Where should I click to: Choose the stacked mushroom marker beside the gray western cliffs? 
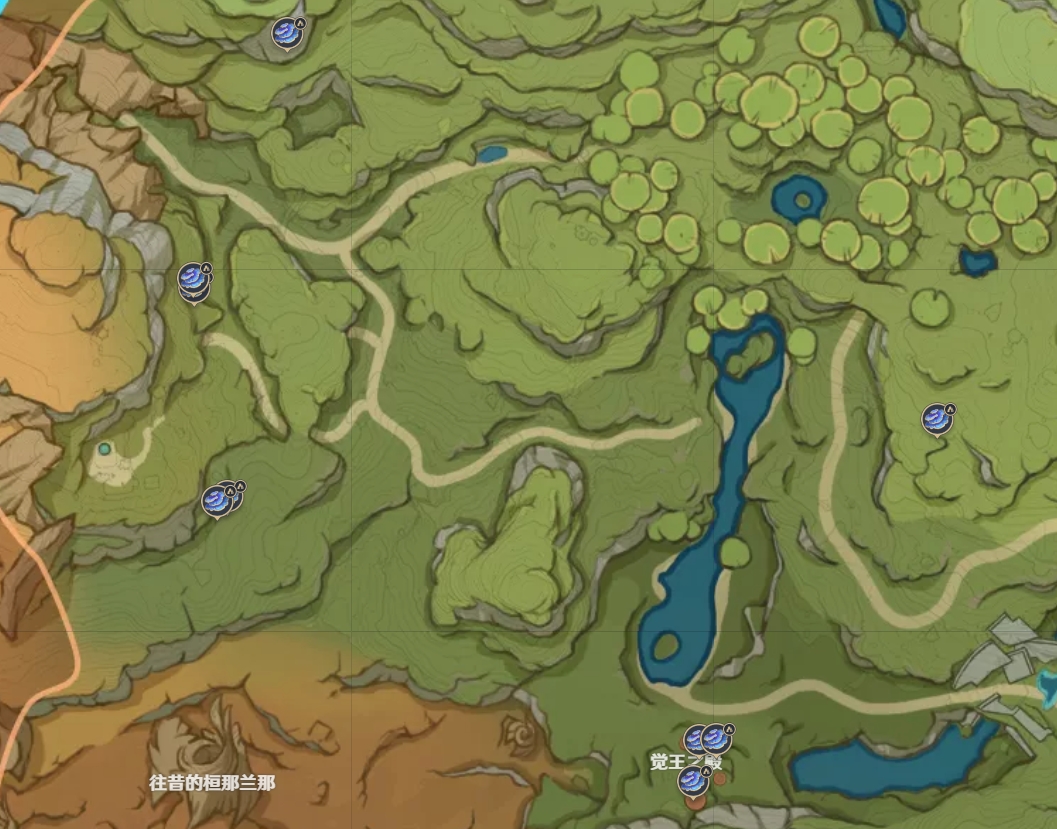[x=192, y=279]
